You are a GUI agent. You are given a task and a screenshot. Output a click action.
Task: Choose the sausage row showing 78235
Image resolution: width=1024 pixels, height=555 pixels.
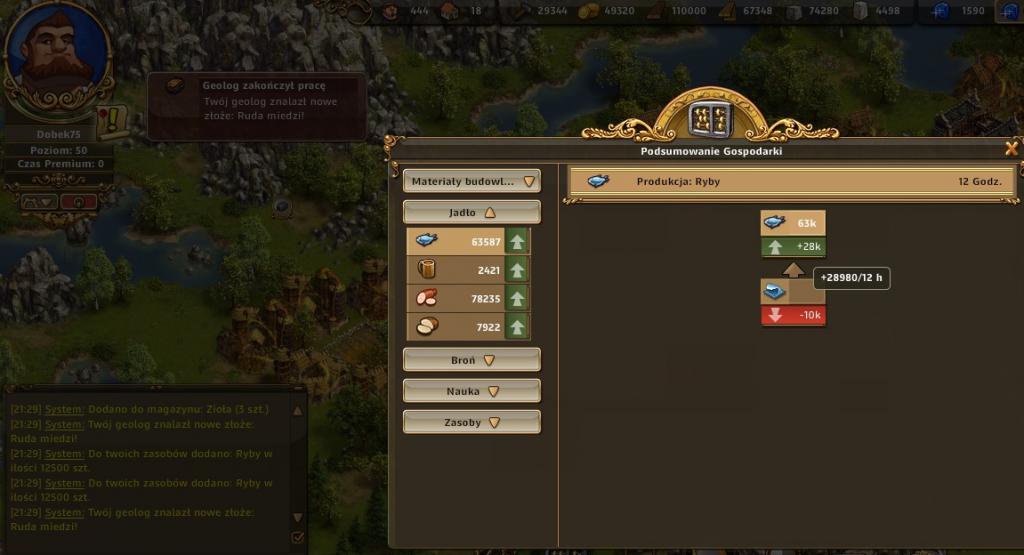tap(467, 298)
